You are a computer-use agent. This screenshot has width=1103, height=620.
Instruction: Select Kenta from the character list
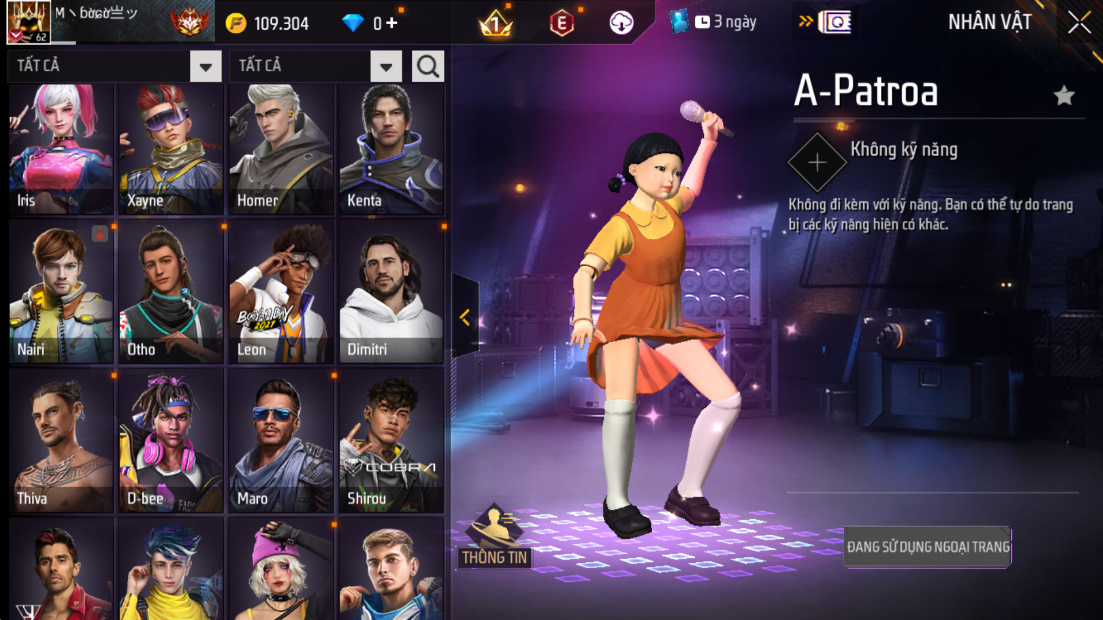[390, 148]
